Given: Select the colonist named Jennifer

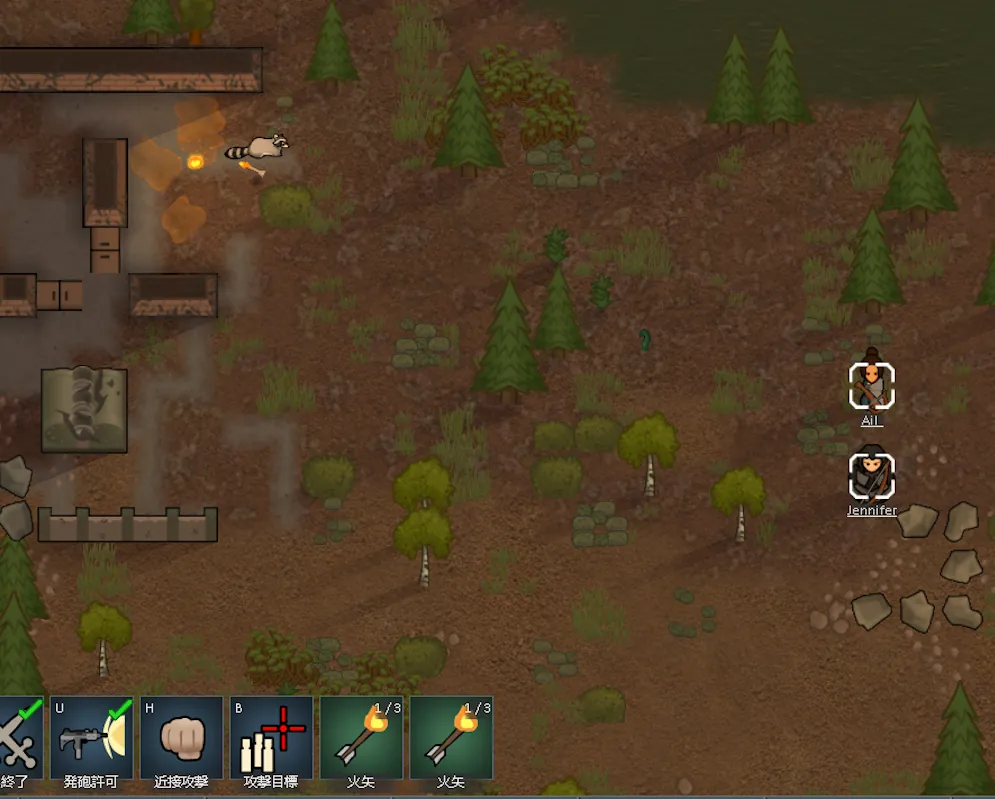Looking at the screenshot, I should coord(872,477).
